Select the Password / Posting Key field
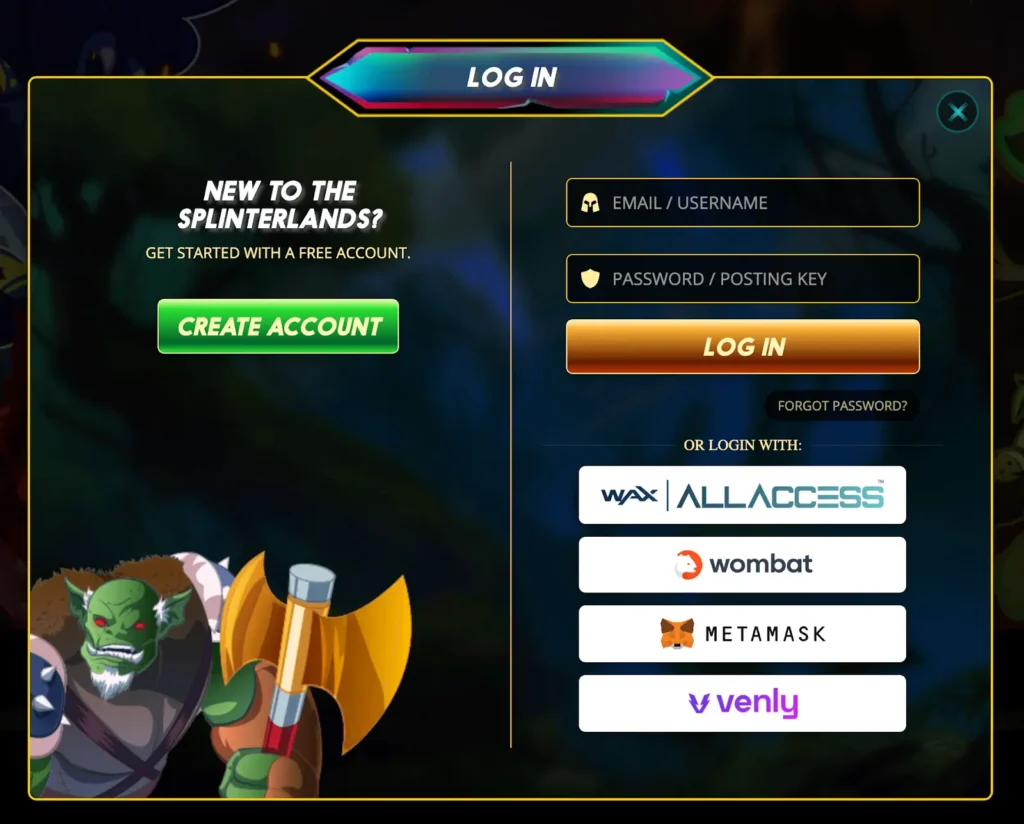This screenshot has width=1024, height=824. point(742,279)
